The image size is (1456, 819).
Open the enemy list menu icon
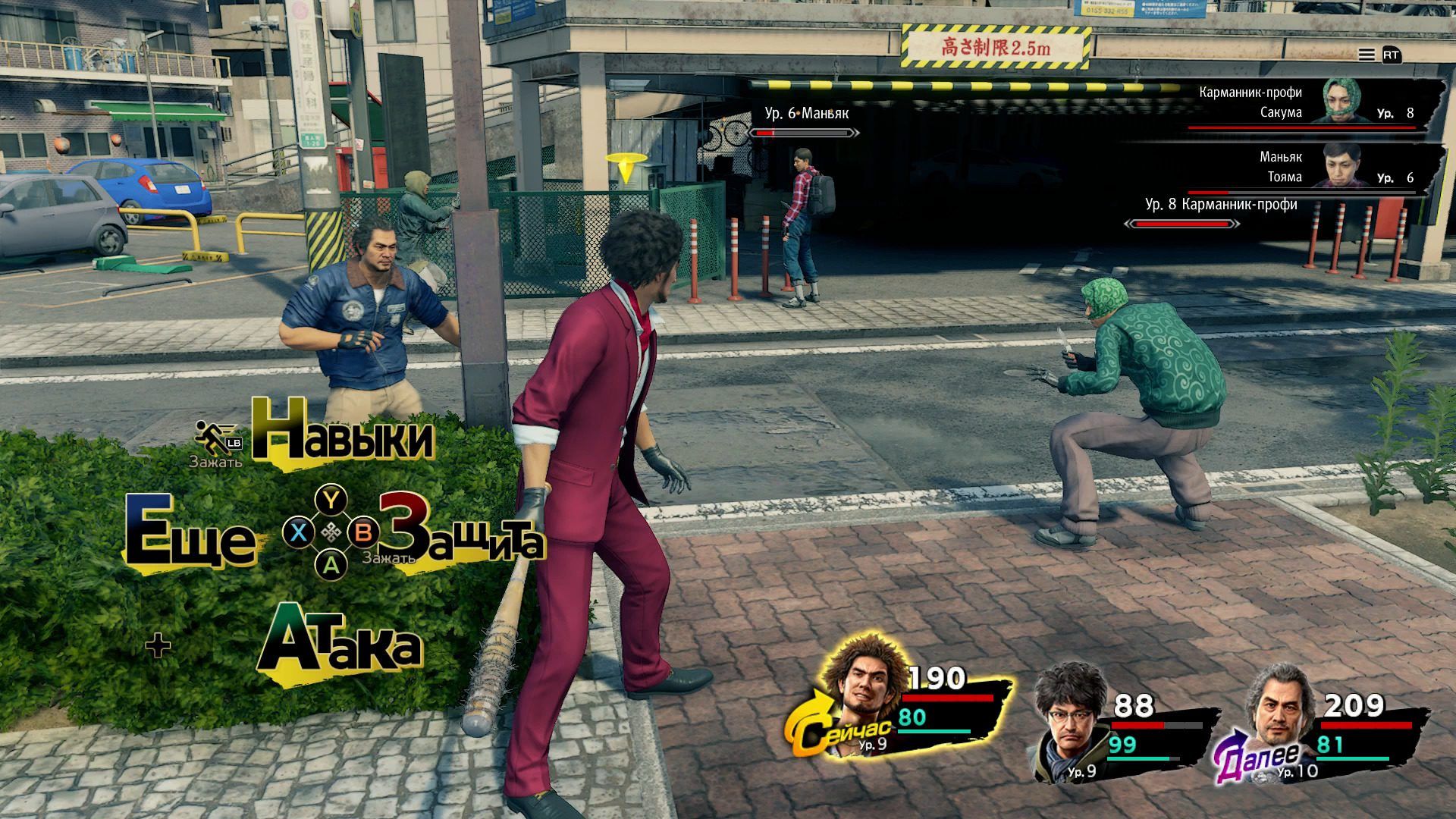[1367, 55]
